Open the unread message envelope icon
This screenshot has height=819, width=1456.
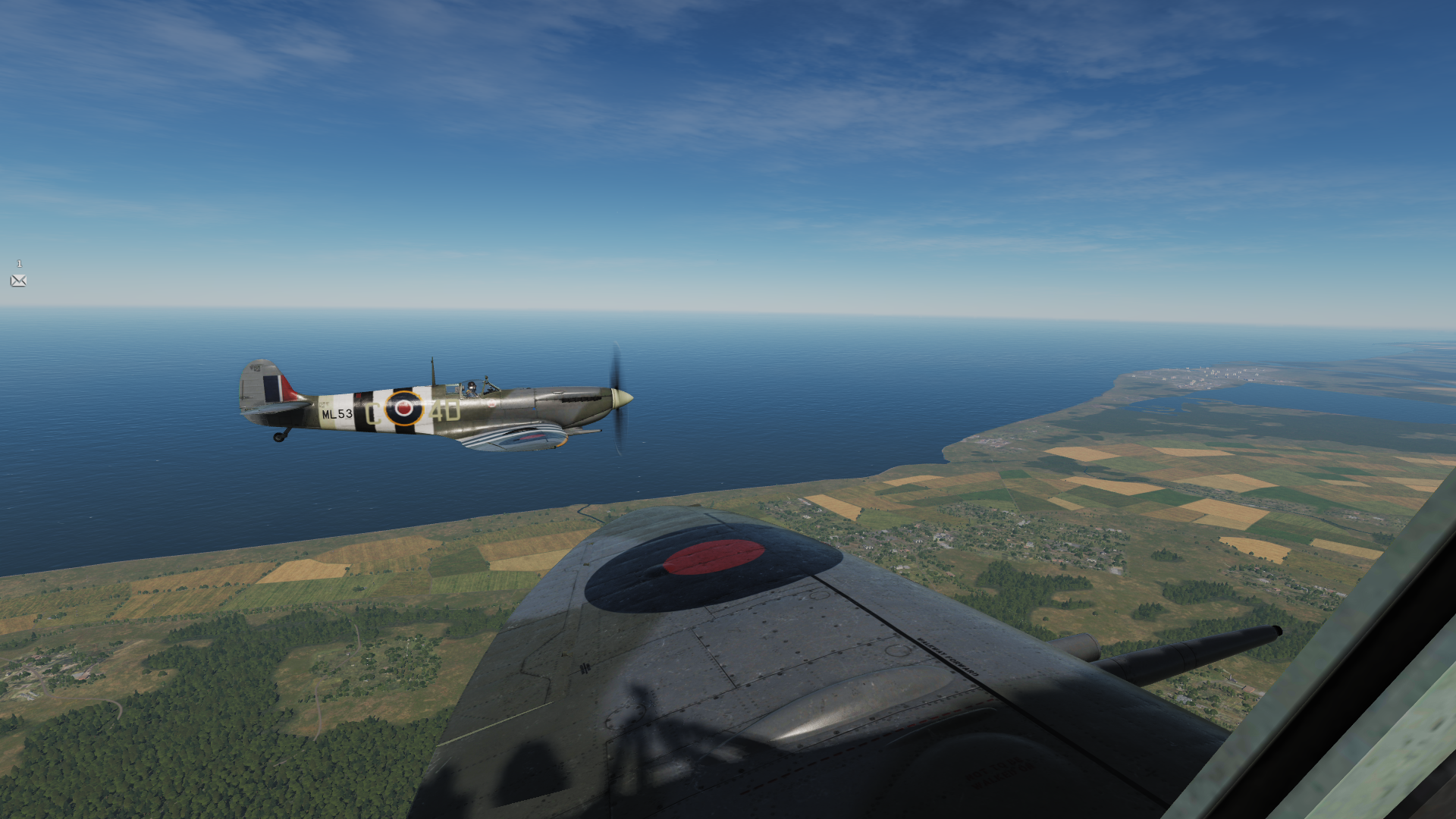tap(19, 281)
